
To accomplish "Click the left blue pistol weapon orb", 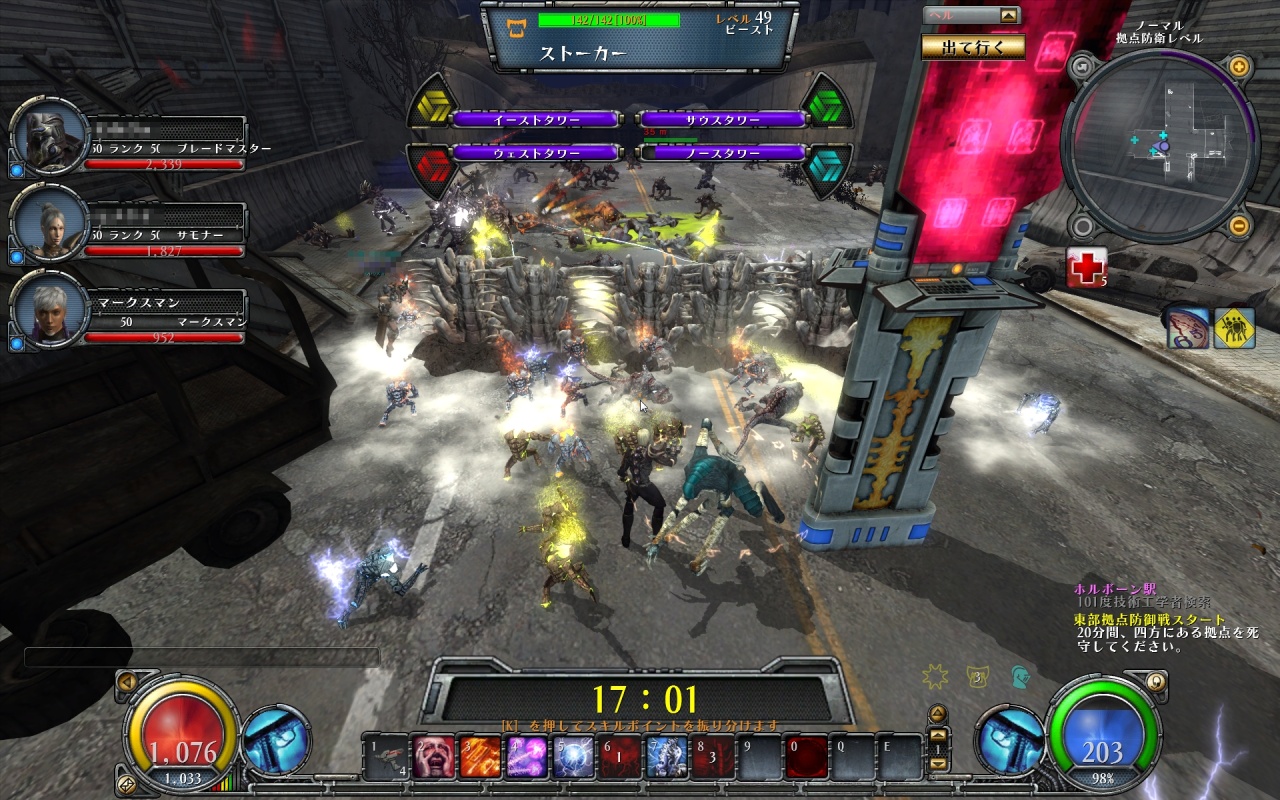I will (275, 741).
